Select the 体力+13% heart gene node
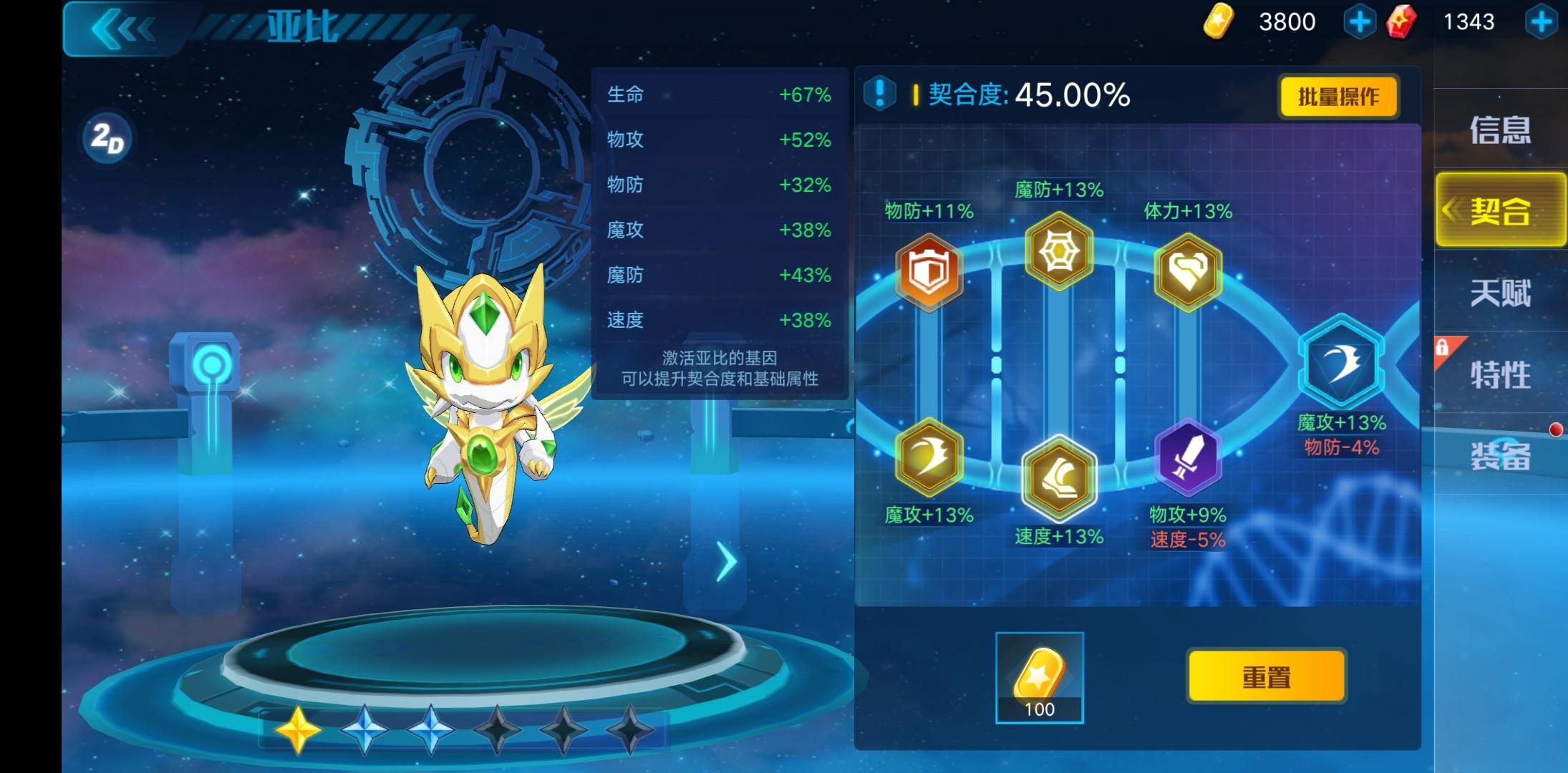 click(x=1189, y=272)
